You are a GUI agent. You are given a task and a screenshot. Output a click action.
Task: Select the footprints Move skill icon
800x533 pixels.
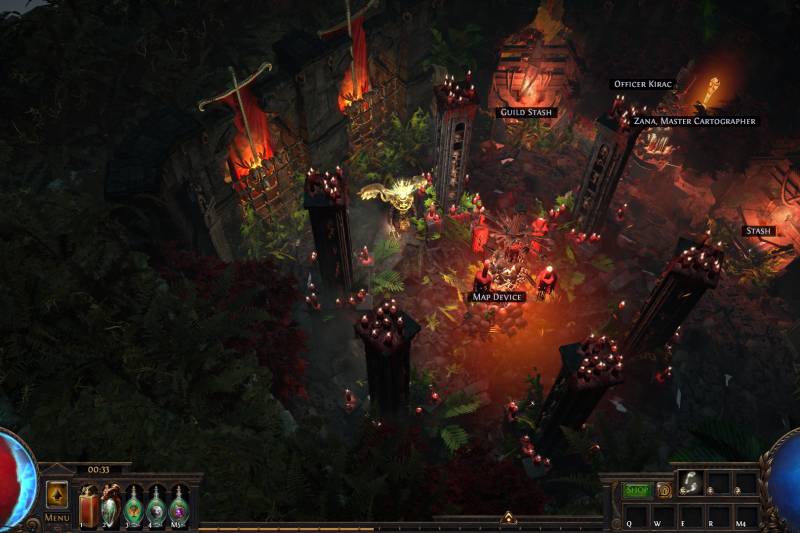click(x=690, y=483)
